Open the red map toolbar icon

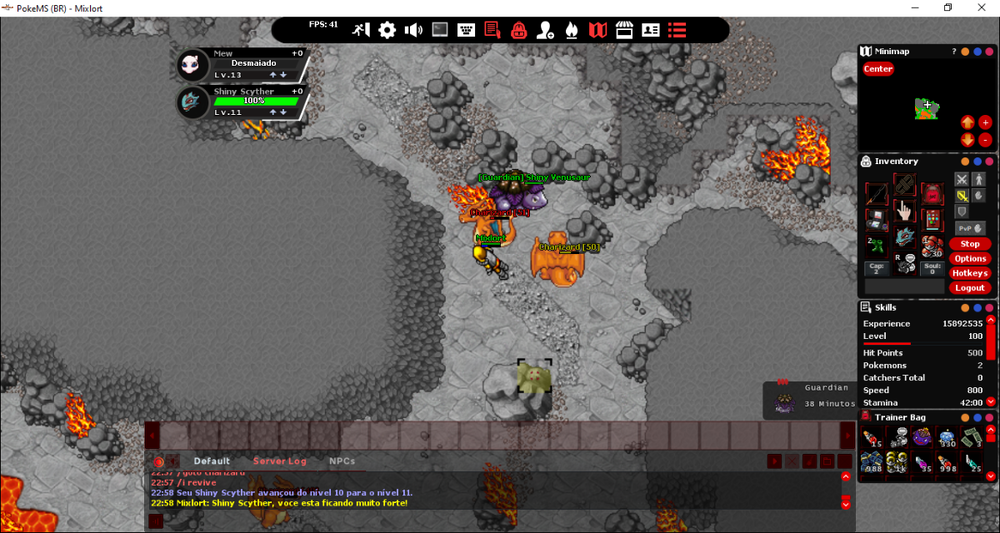pyautogui.click(x=598, y=30)
